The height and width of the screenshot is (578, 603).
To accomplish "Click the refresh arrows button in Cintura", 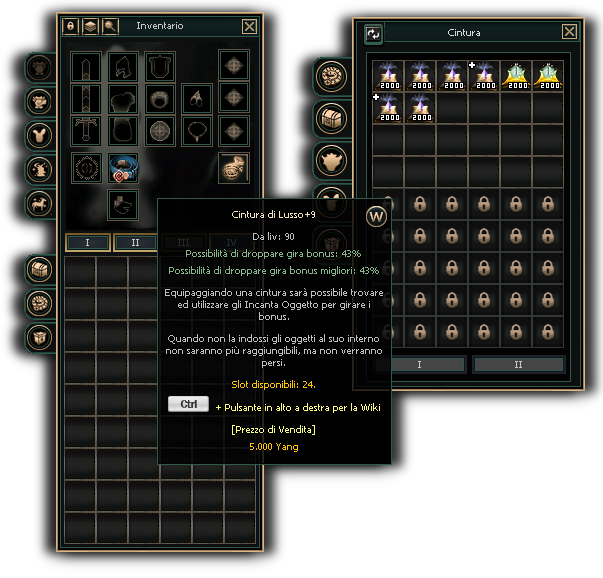I will [374, 33].
